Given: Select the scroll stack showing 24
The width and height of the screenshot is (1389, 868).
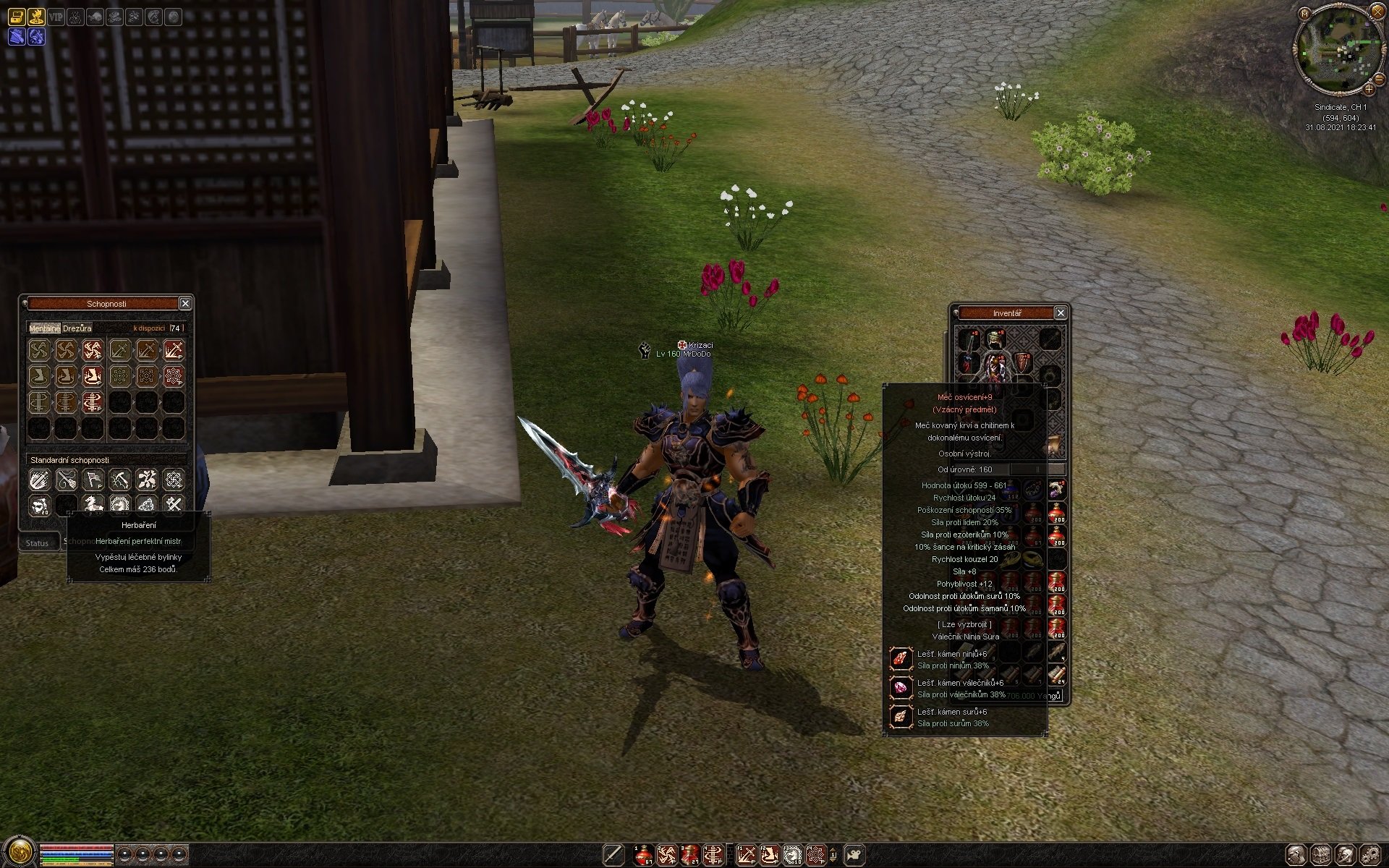Looking at the screenshot, I should 1057,676.
